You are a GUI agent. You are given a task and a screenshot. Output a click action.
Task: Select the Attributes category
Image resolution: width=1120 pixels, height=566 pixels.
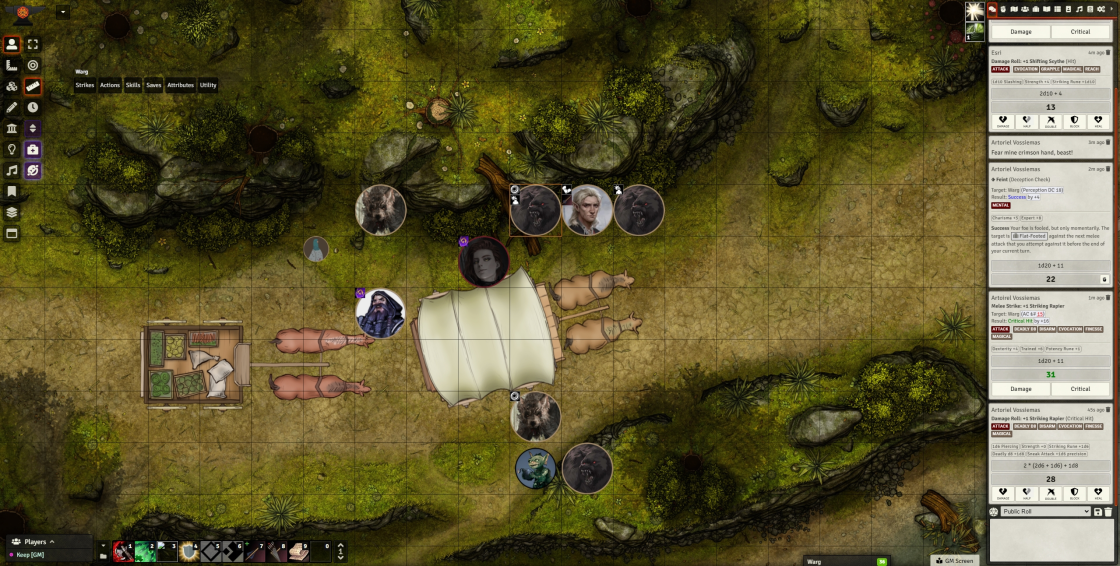pyautogui.click(x=180, y=85)
